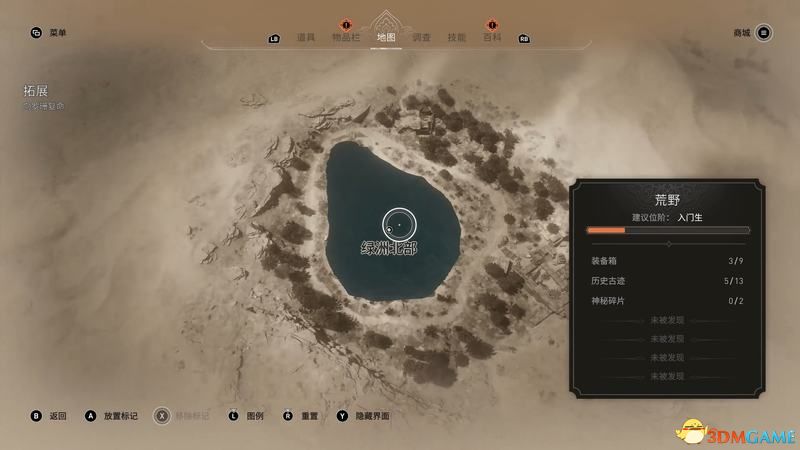This screenshot has width=800, height=450.
Task: Click the 绿洲北部 map cursor marker
Action: click(x=397, y=222)
